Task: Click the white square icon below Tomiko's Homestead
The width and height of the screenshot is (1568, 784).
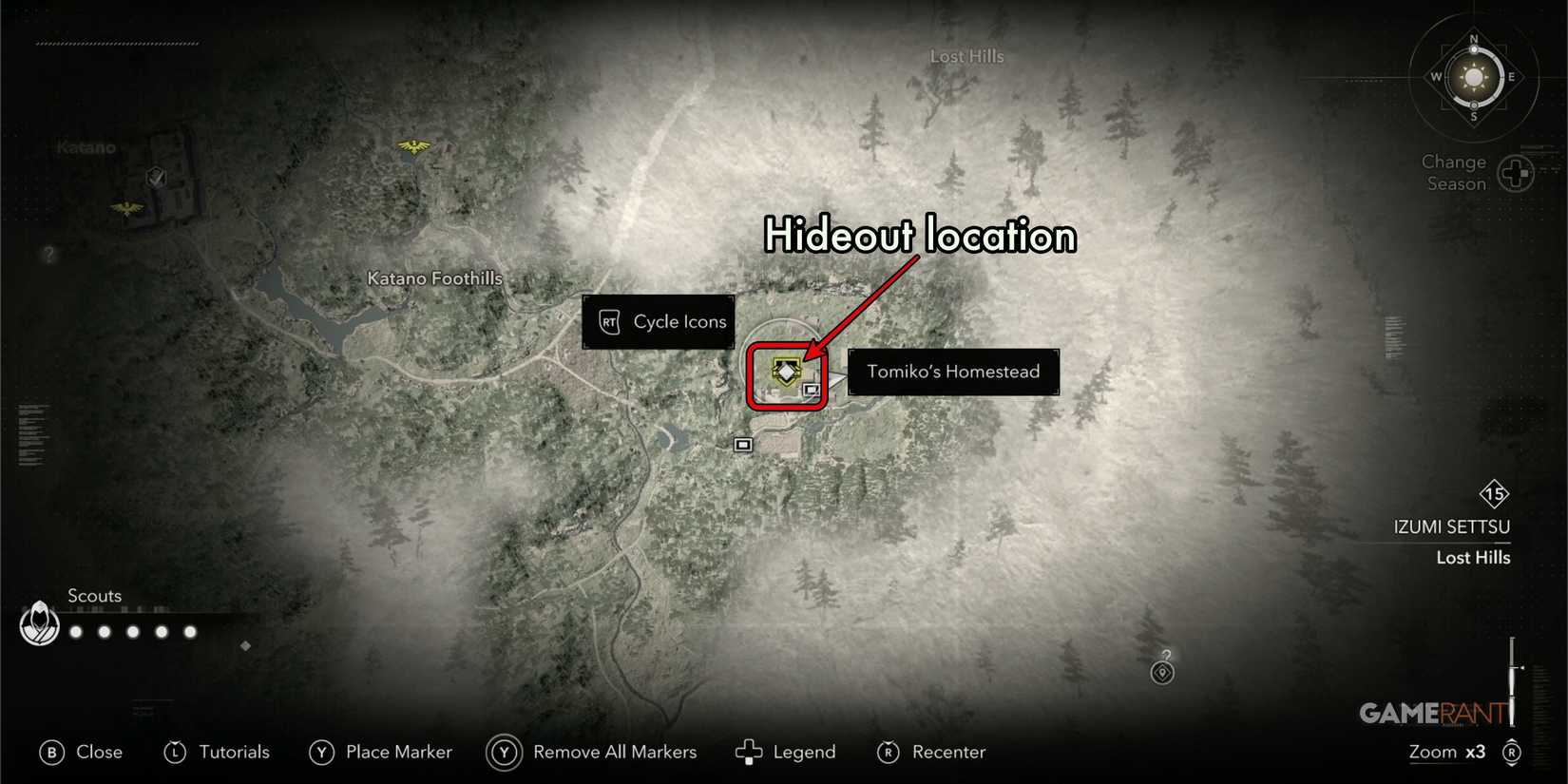Action: 742,444
